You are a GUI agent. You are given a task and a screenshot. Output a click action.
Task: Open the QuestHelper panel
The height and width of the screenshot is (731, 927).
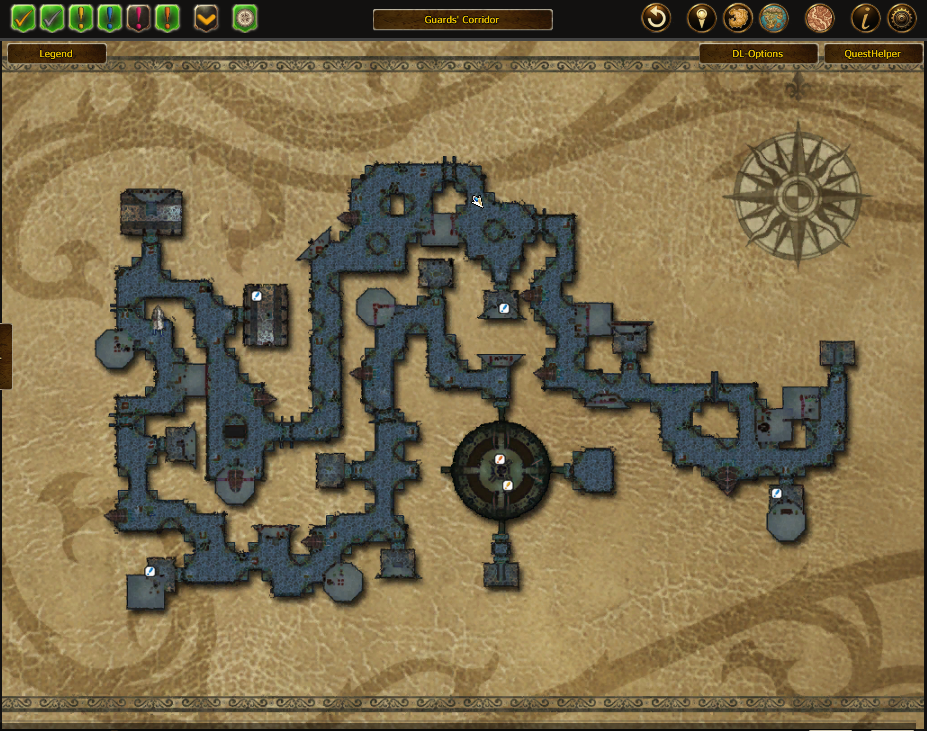[873, 54]
